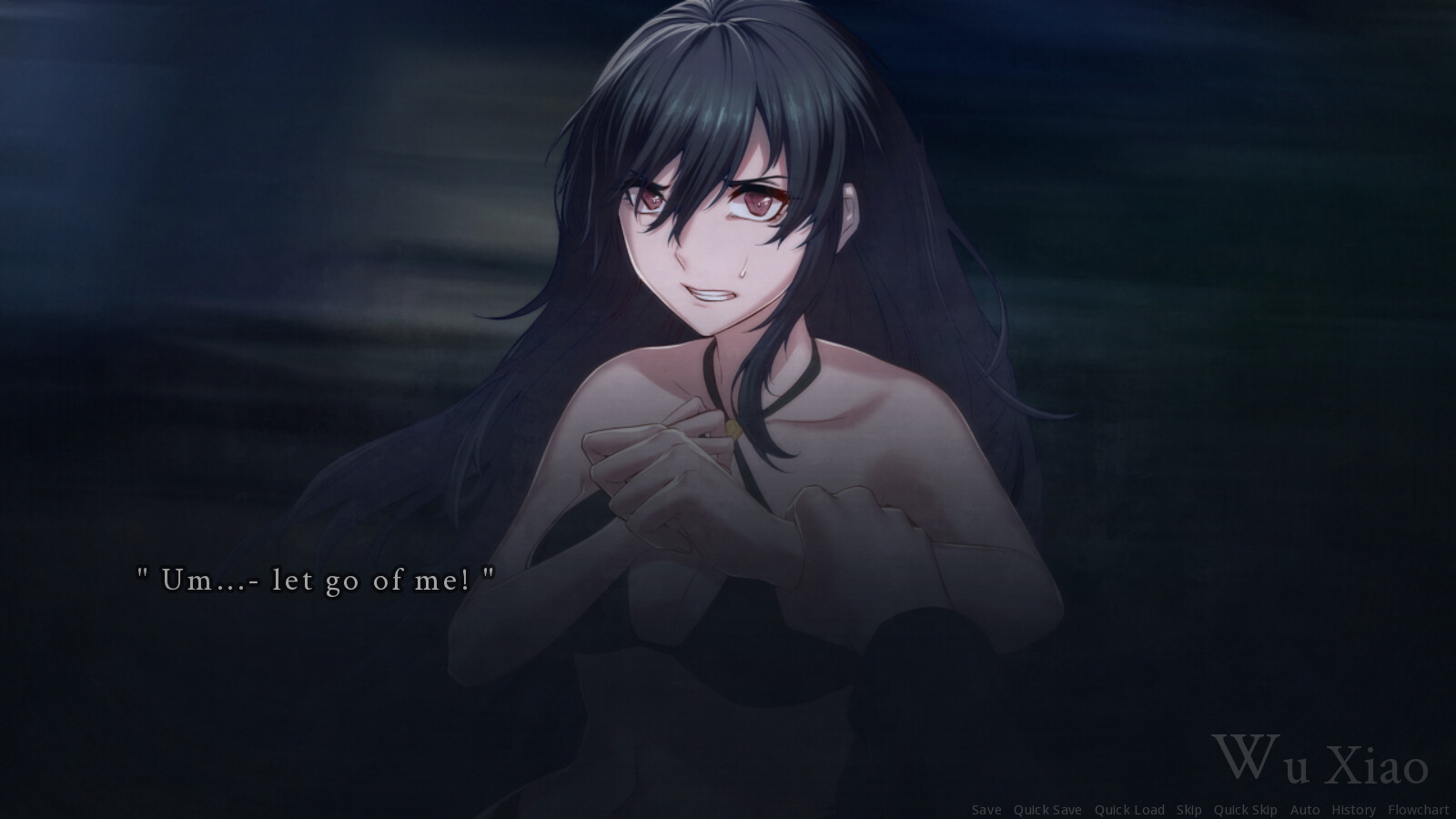Review previously read dialogue
The image size is (1456, 819).
click(1353, 810)
